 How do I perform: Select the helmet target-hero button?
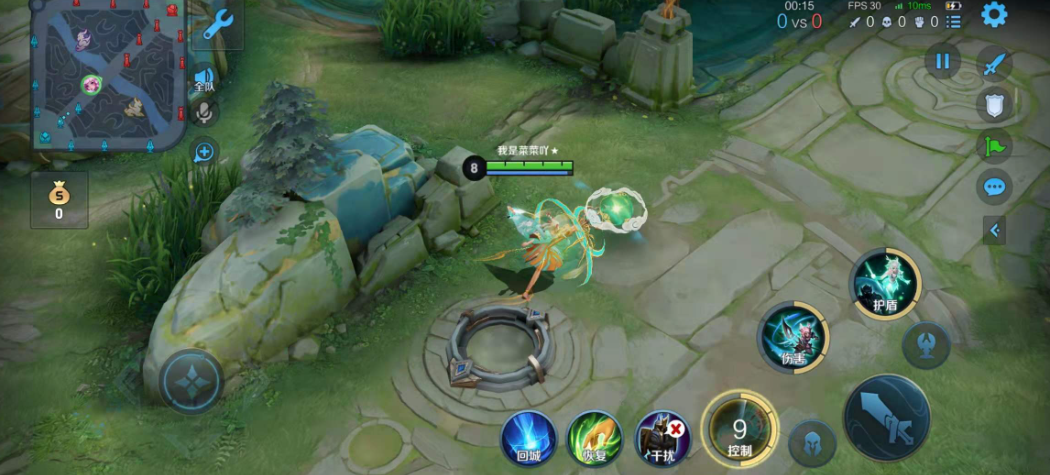[811, 442]
